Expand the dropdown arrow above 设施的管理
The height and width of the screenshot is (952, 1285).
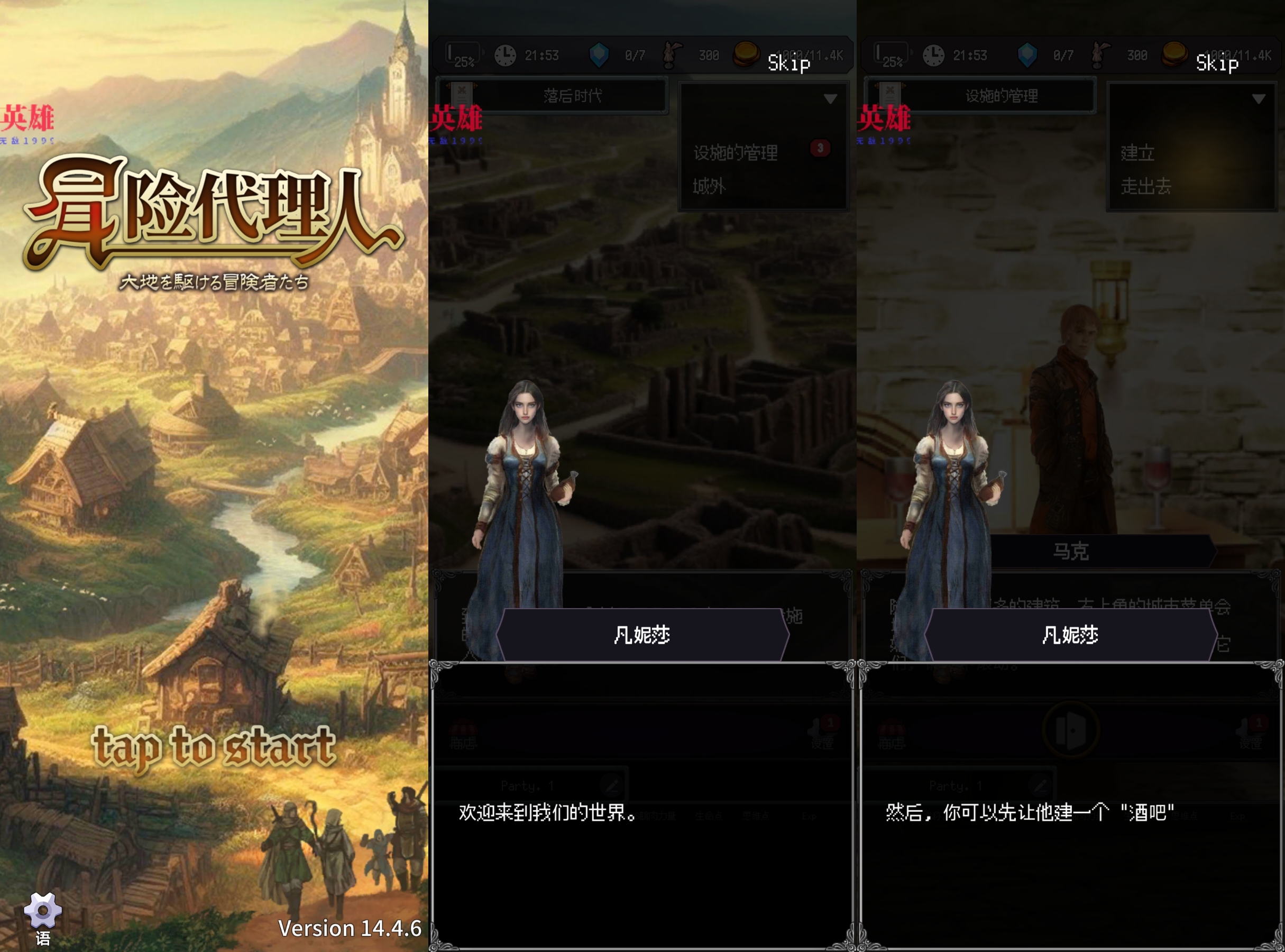(x=831, y=98)
